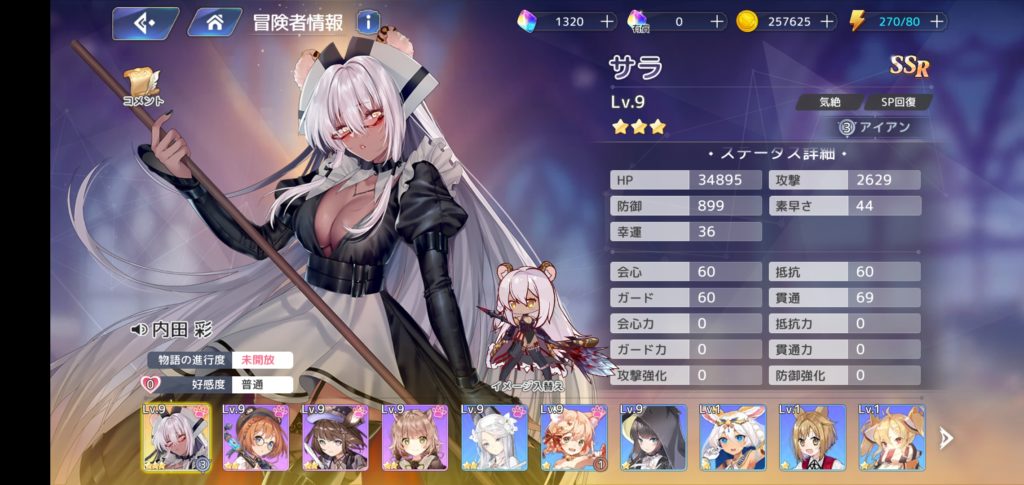The image size is (1024, 485).
Task: Select Sara's highlighted portrait in the roster
Action: pos(176,437)
